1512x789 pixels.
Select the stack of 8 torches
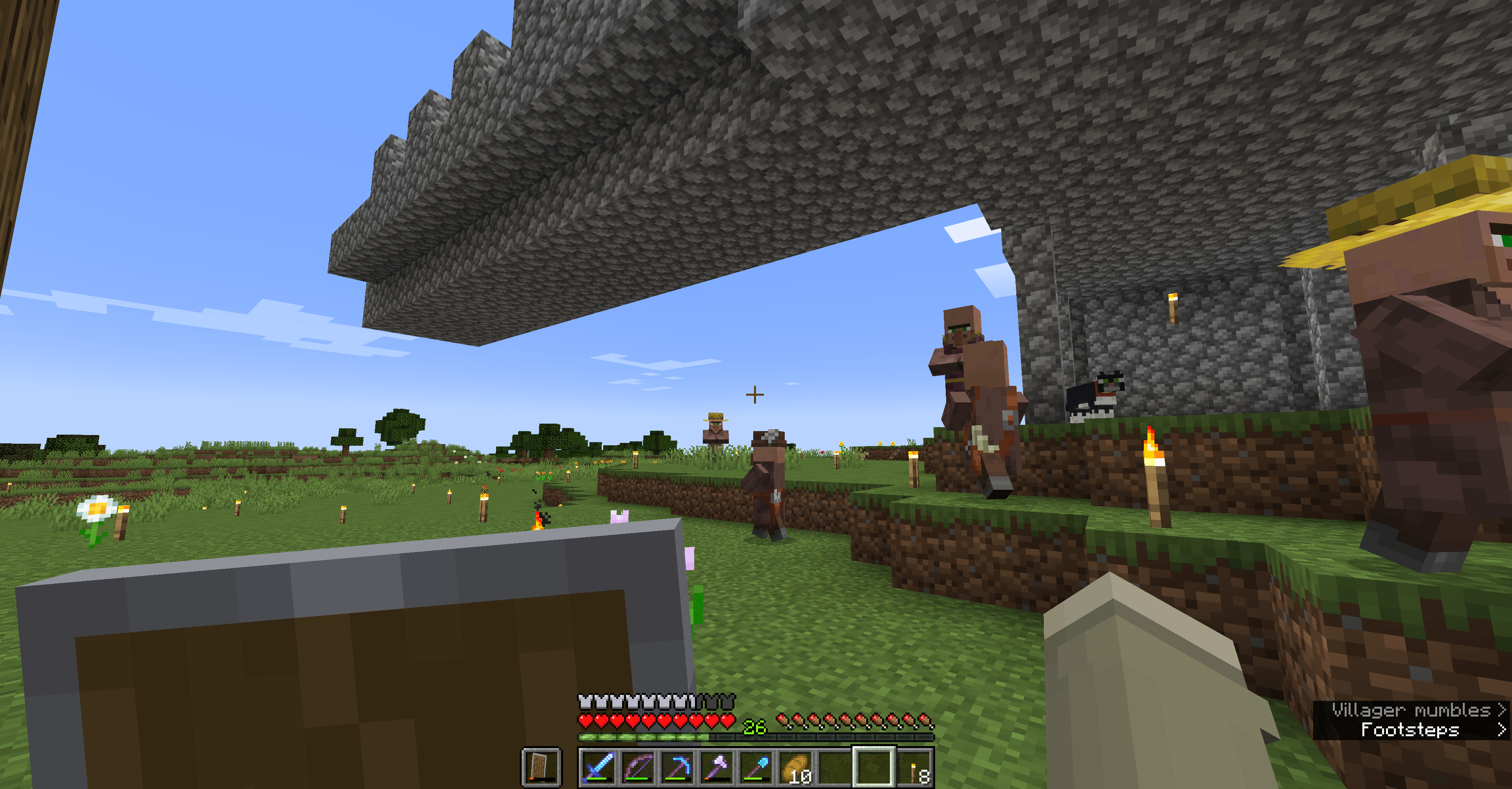914,767
